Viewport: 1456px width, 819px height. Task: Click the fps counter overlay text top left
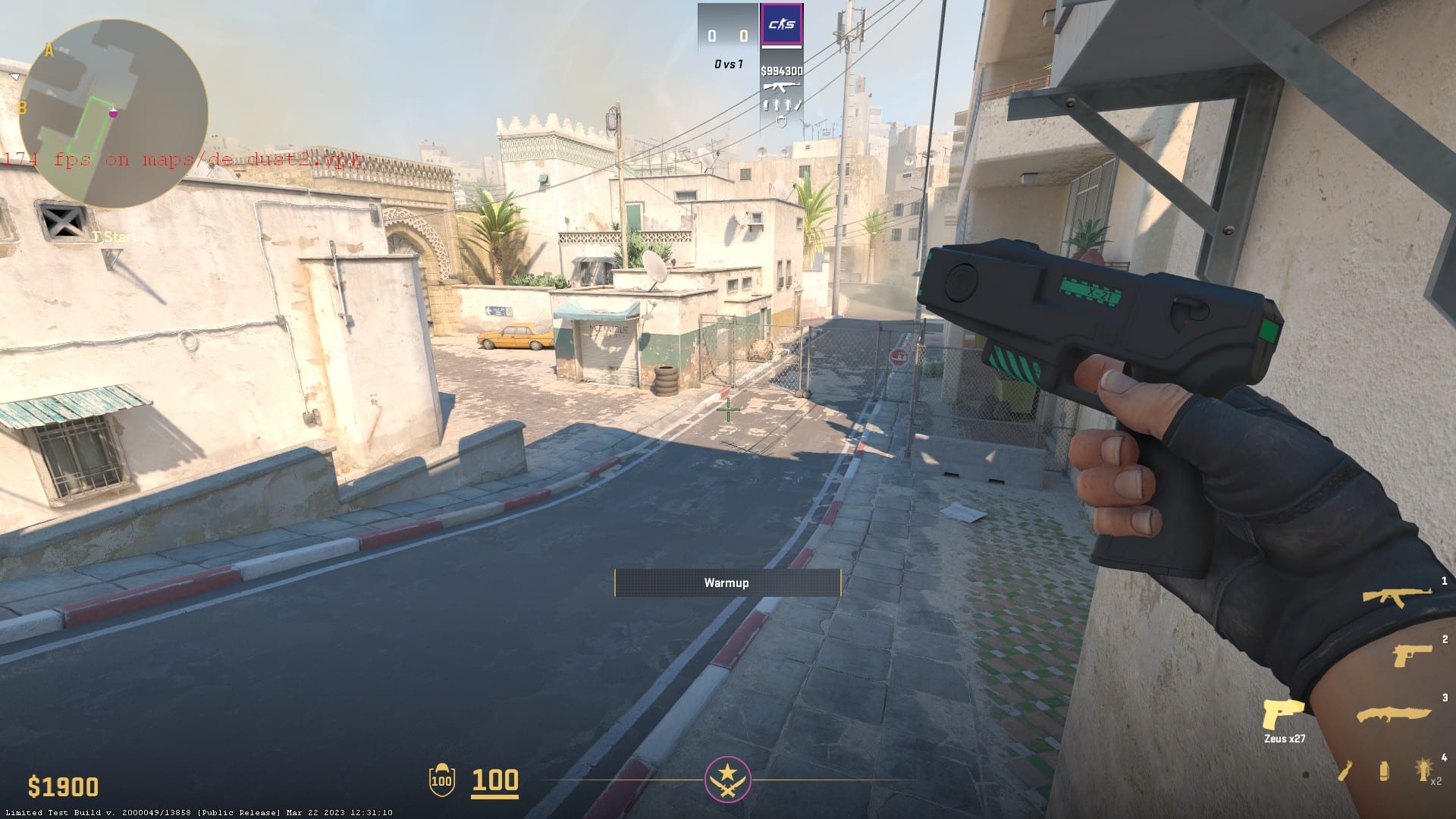pyautogui.click(x=182, y=159)
